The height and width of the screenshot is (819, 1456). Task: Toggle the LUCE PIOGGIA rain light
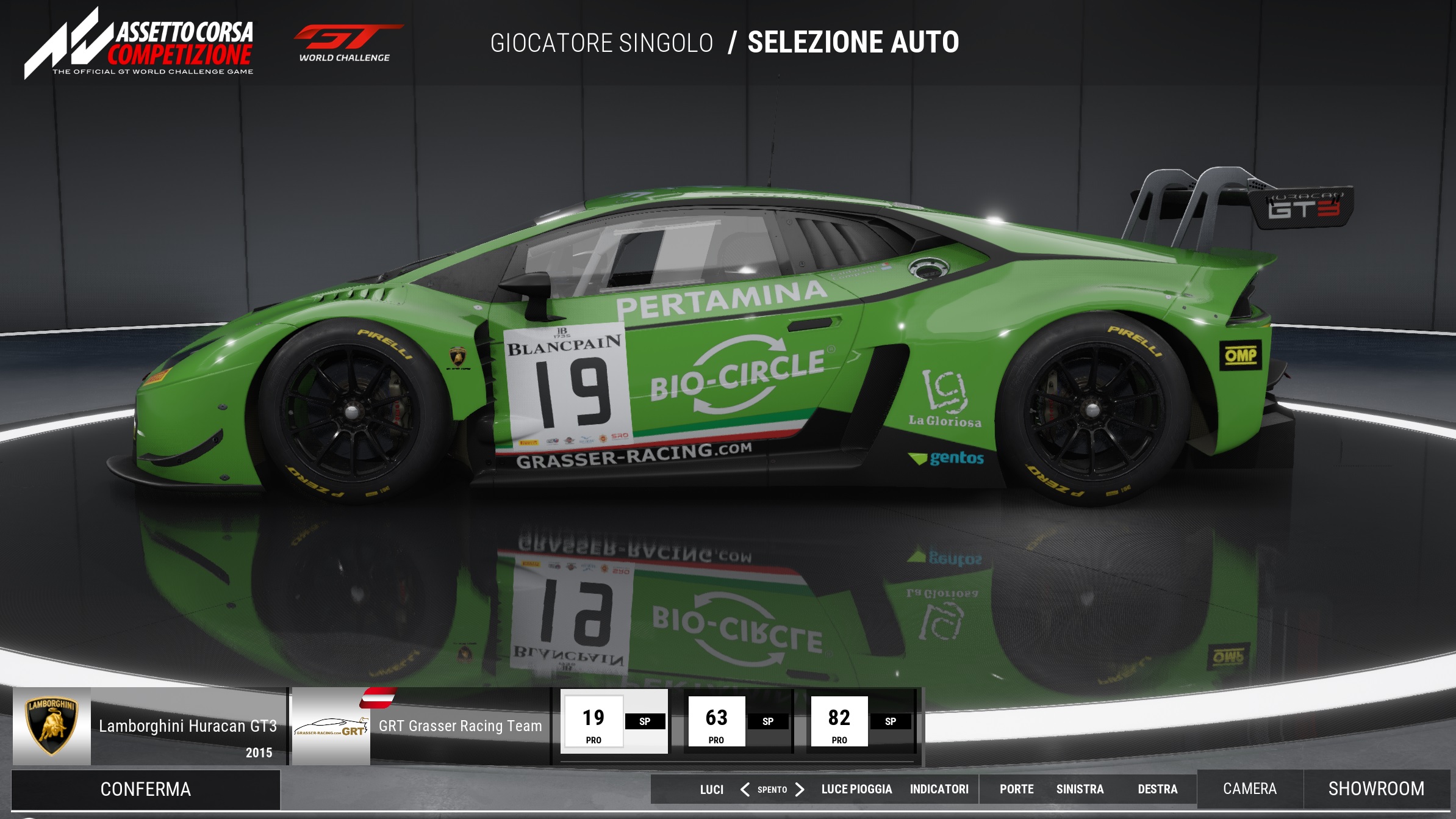click(x=856, y=790)
